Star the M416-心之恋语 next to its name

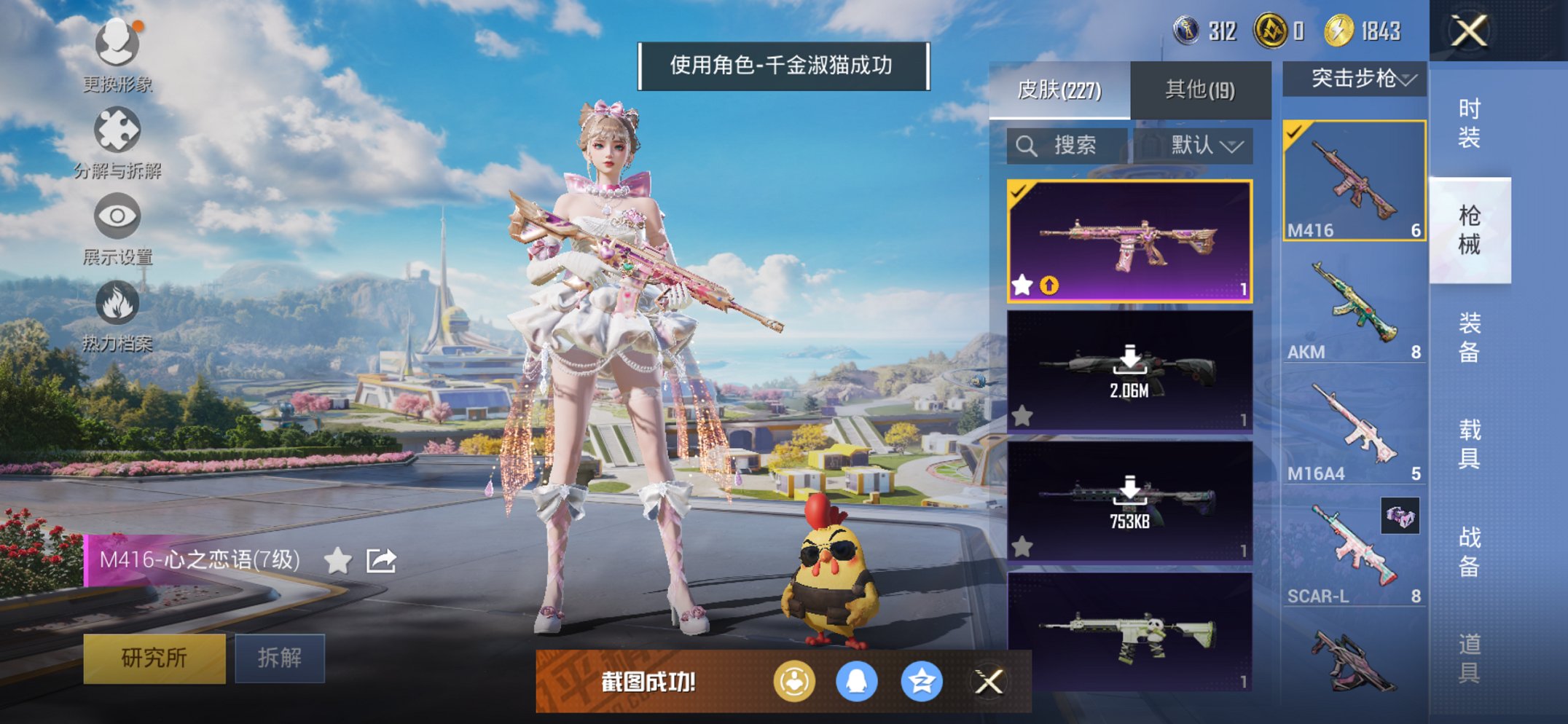(337, 561)
